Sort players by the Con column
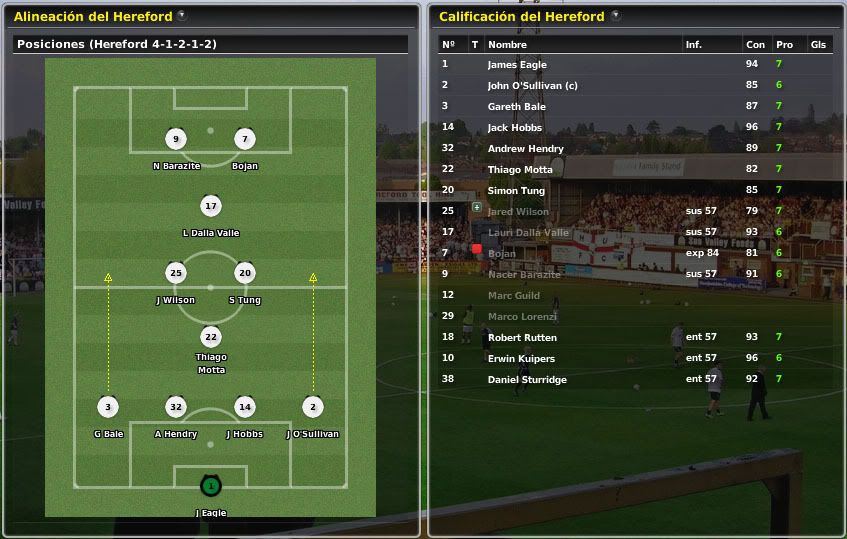The height and width of the screenshot is (539, 847). [755, 45]
